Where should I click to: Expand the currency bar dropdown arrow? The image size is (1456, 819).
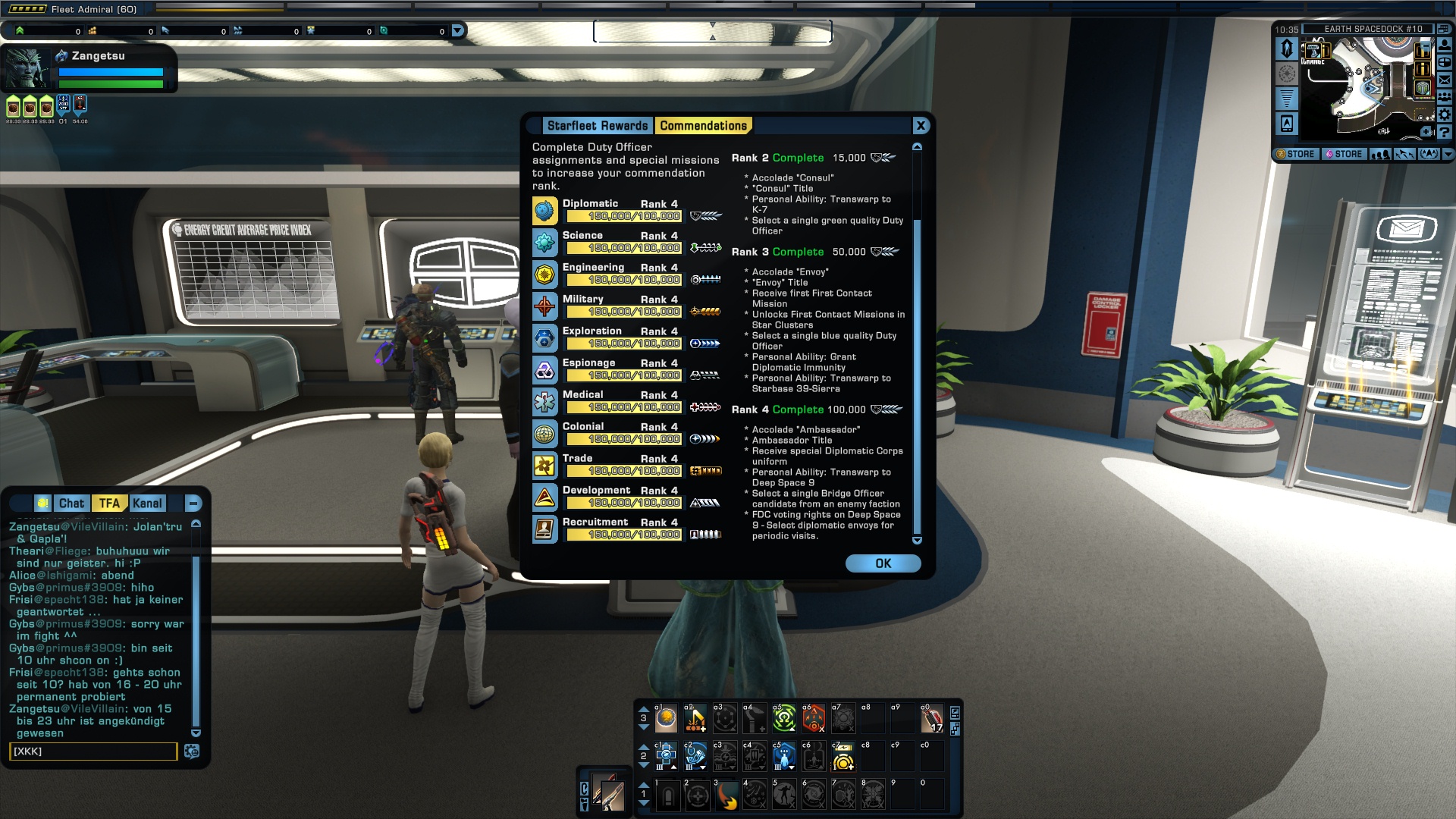click(x=457, y=31)
